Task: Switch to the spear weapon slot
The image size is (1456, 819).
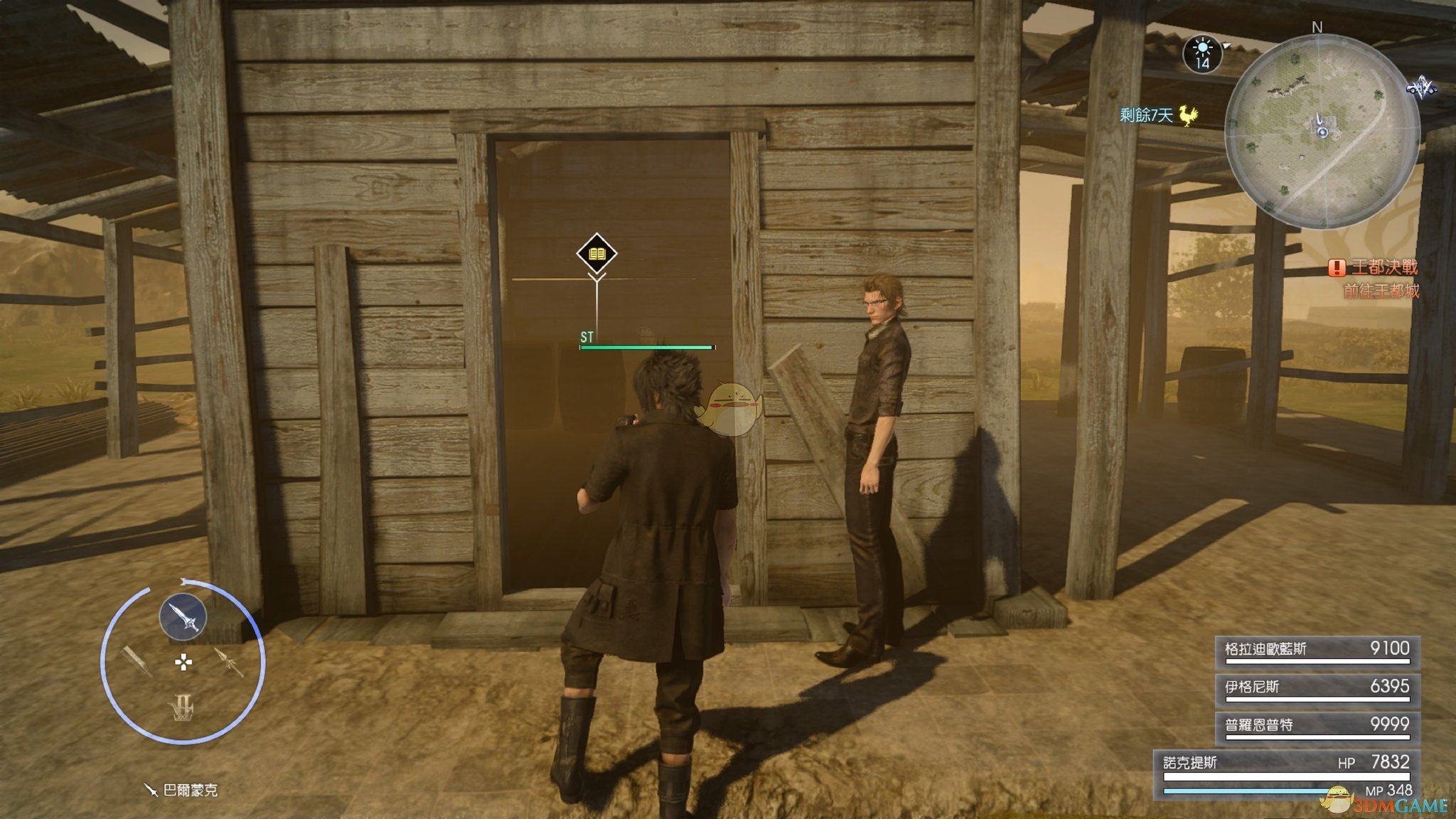Action: (229, 662)
